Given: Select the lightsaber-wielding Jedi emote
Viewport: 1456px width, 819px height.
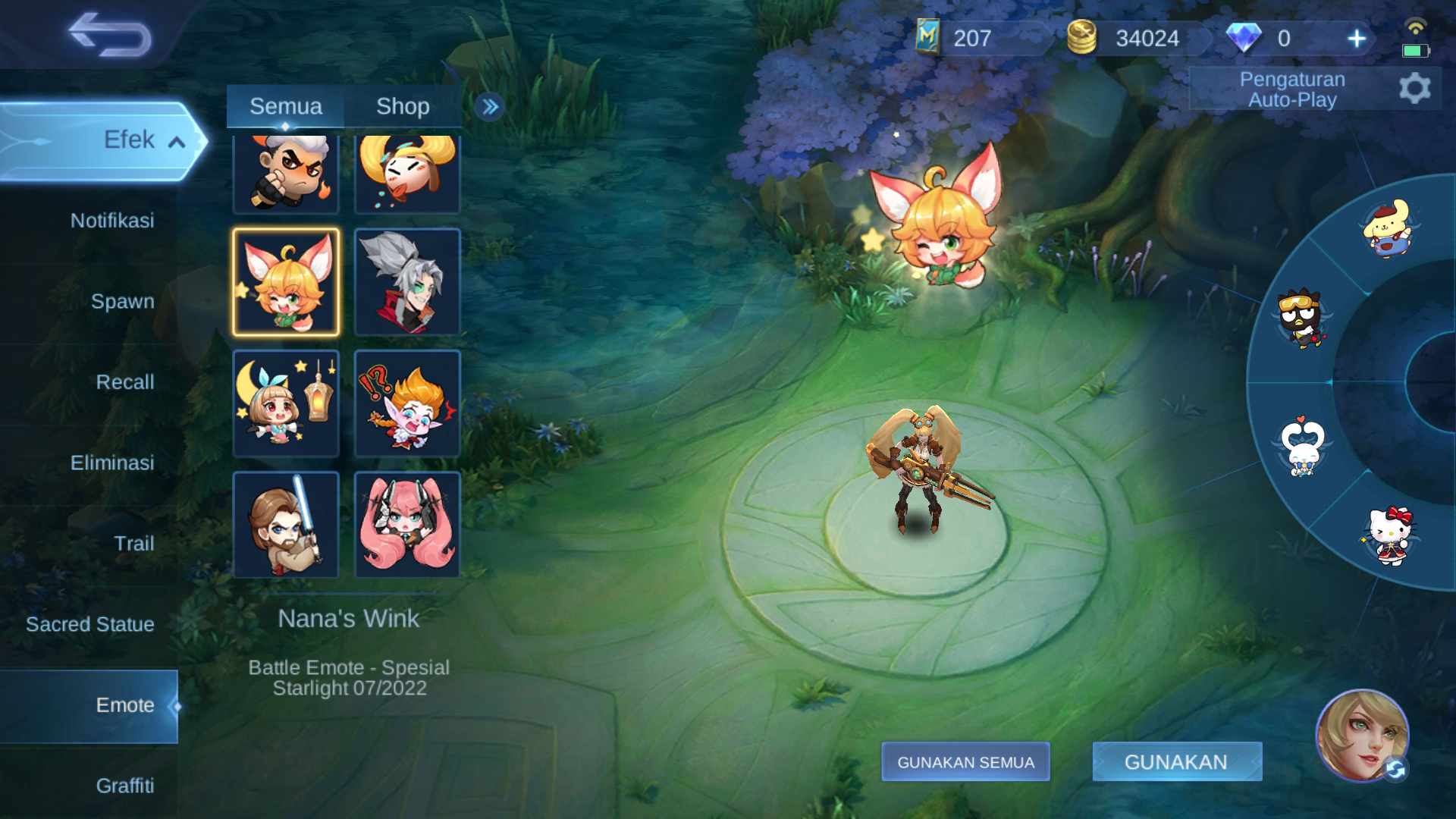Looking at the screenshot, I should pos(286,523).
